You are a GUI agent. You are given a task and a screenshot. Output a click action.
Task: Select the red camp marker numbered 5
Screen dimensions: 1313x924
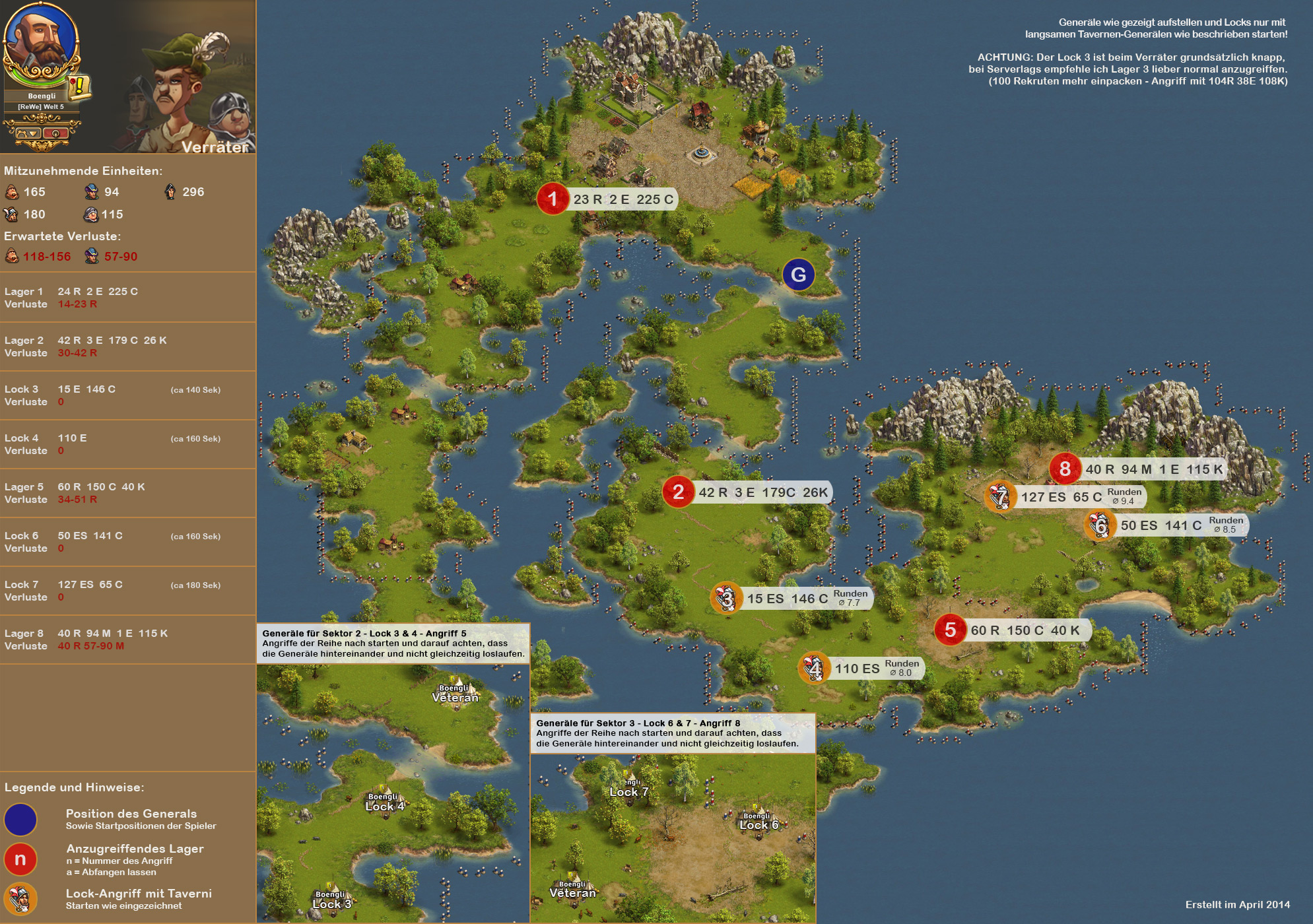pyautogui.click(x=950, y=630)
